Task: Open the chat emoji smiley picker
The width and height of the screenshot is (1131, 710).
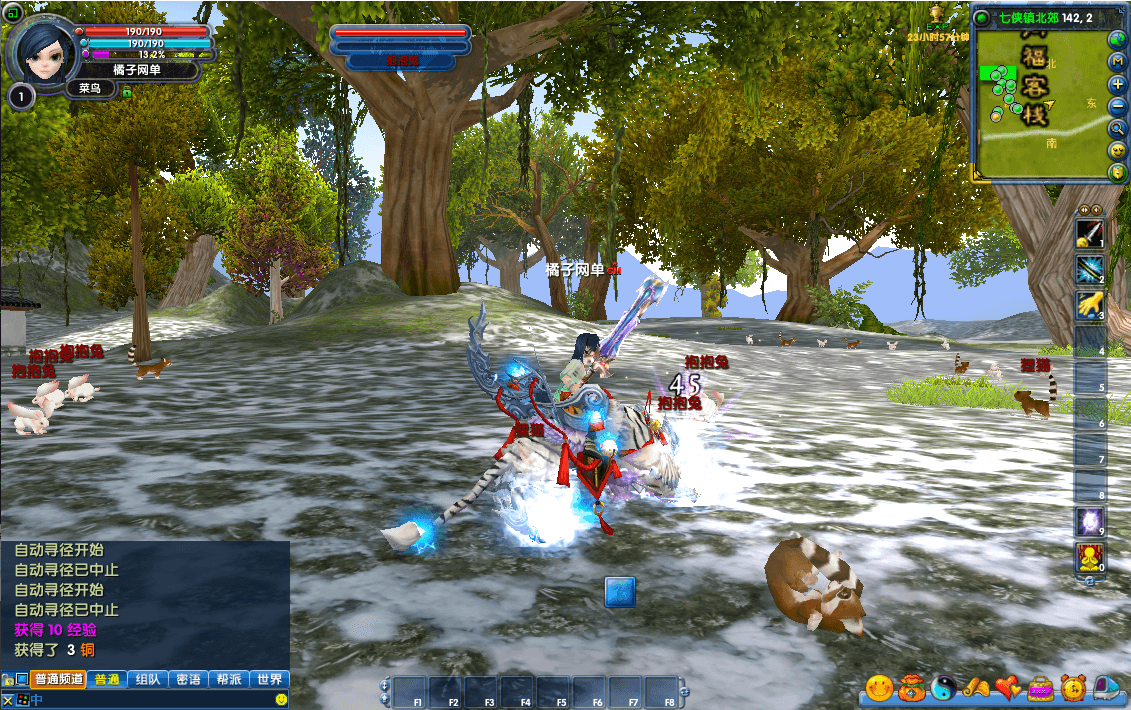Action: pos(281,699)
